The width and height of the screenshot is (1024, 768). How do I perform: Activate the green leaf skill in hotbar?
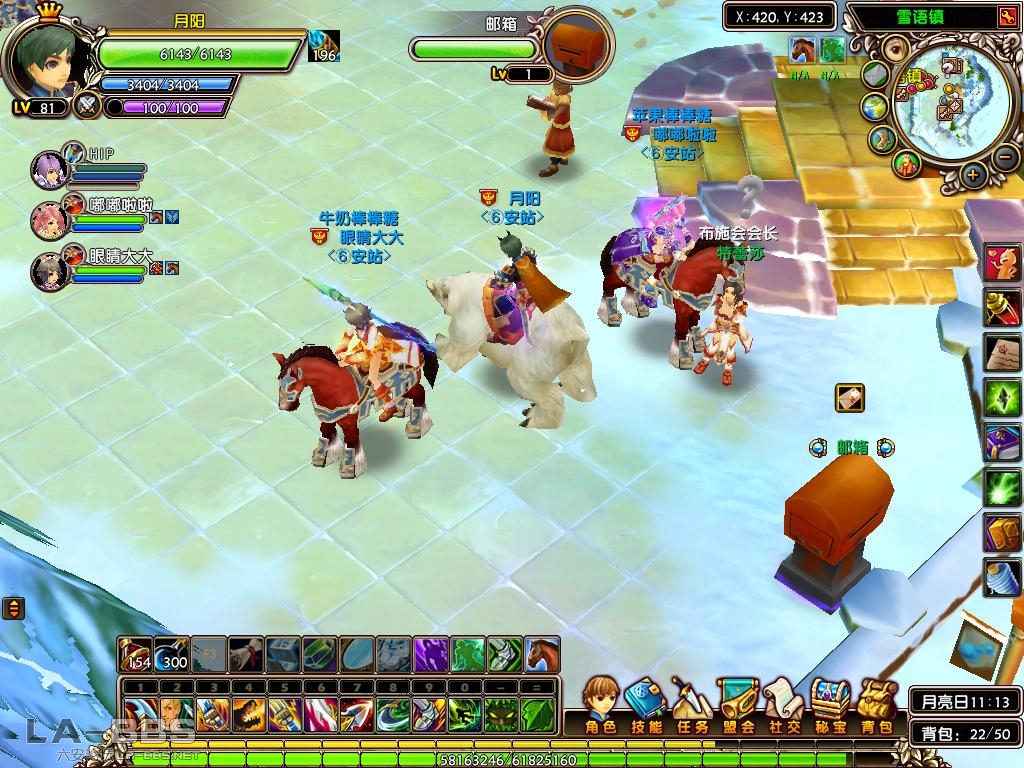coord(537,715)
